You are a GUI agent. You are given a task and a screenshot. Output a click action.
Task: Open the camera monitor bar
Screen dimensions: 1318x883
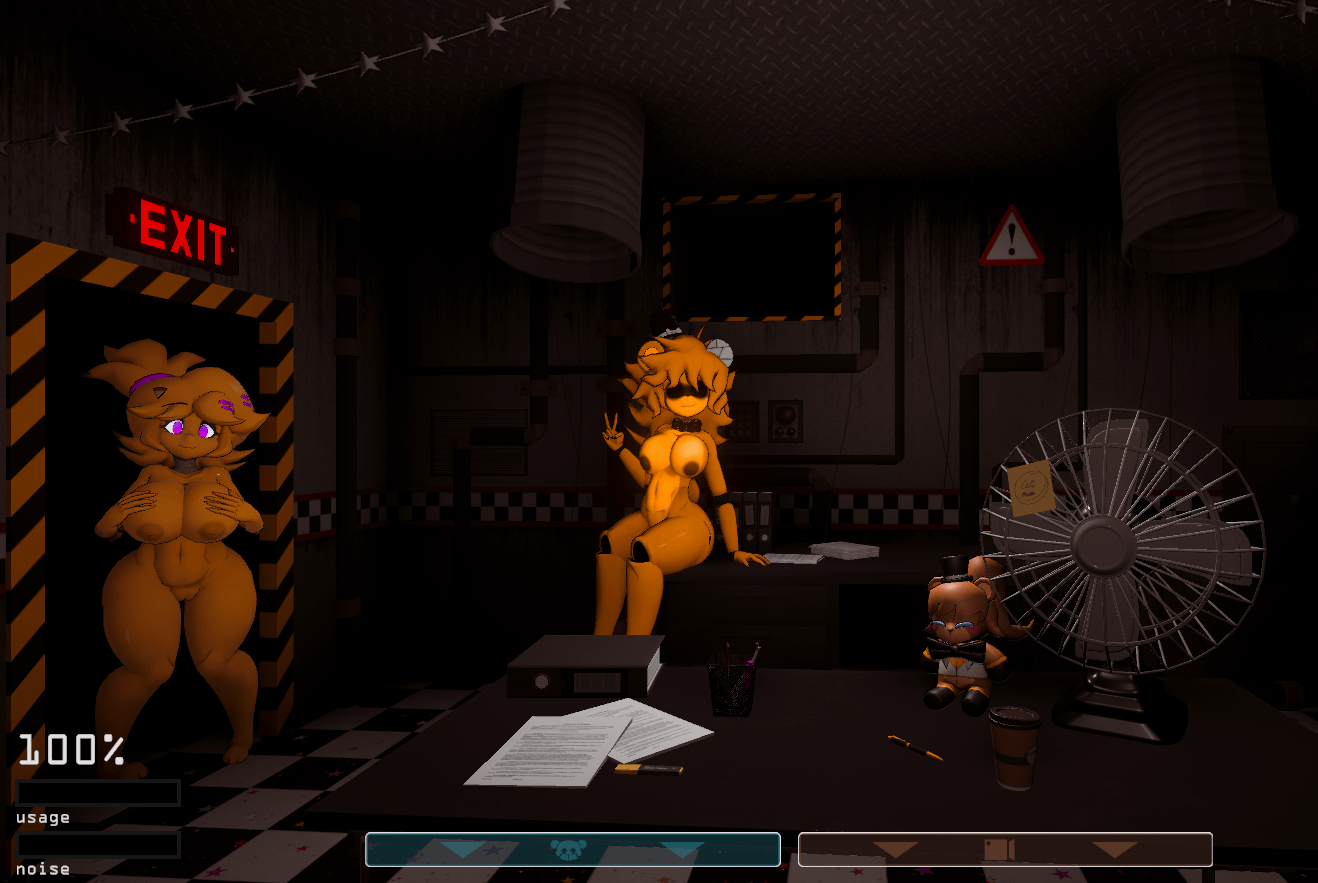(1004, 849)
